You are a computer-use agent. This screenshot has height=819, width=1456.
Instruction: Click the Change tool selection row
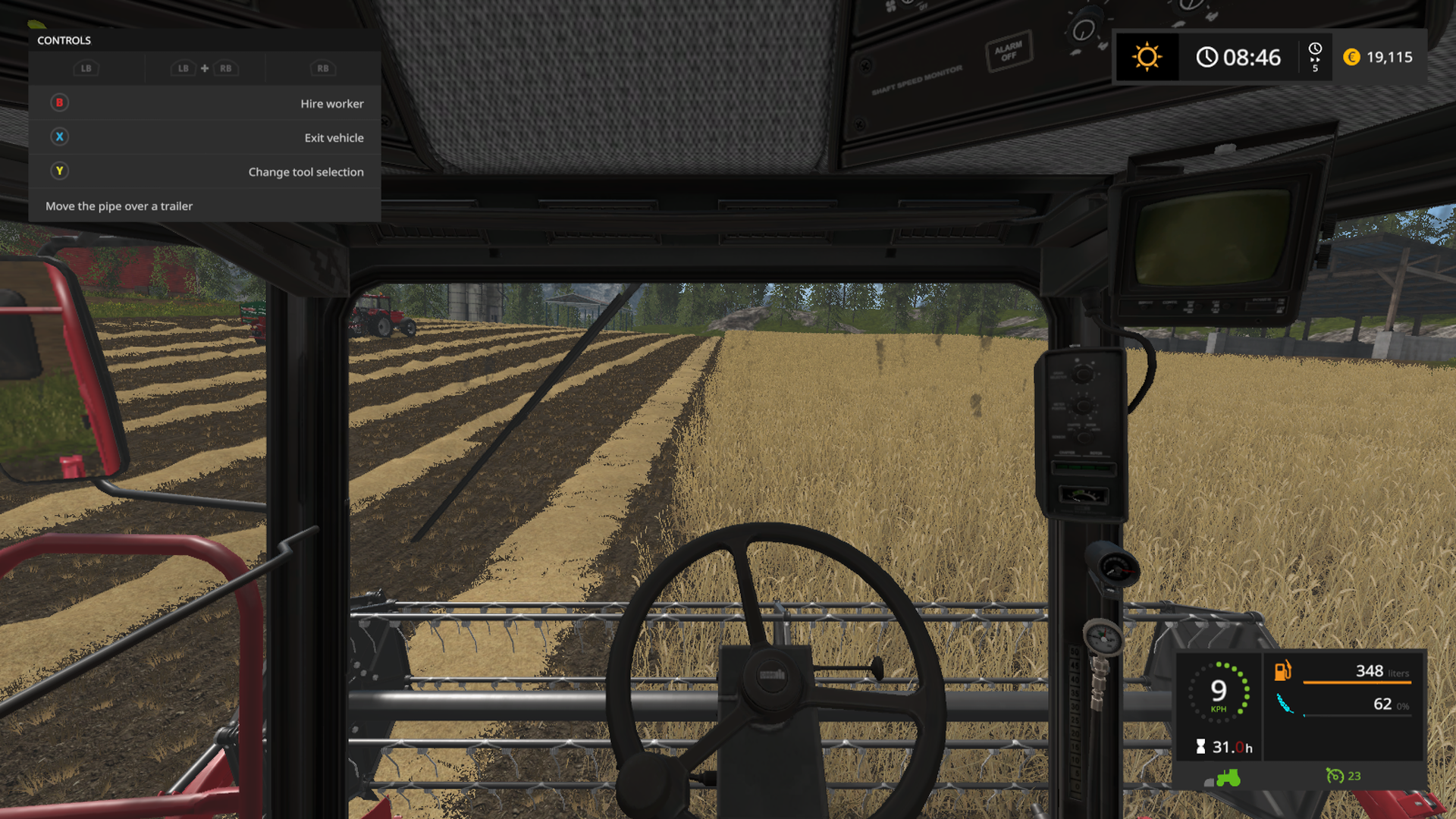205,171
